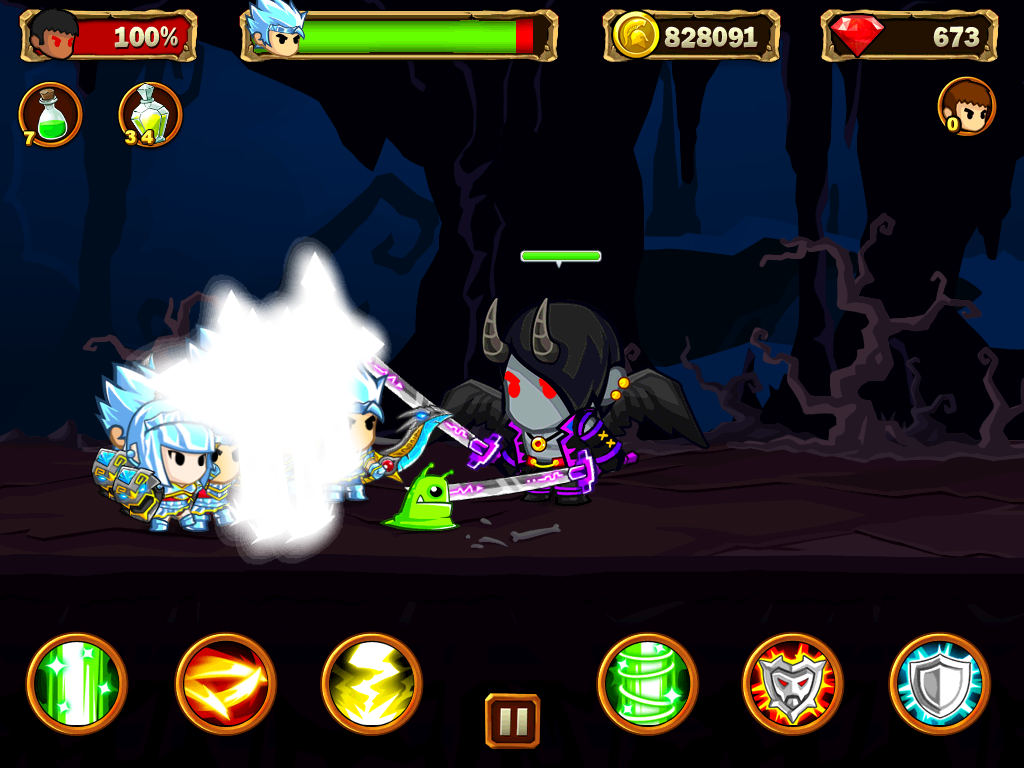Tap the brown-haired hero portrait icon
This screenshot has height=768, width=1024.
click(x=967, y=106)
